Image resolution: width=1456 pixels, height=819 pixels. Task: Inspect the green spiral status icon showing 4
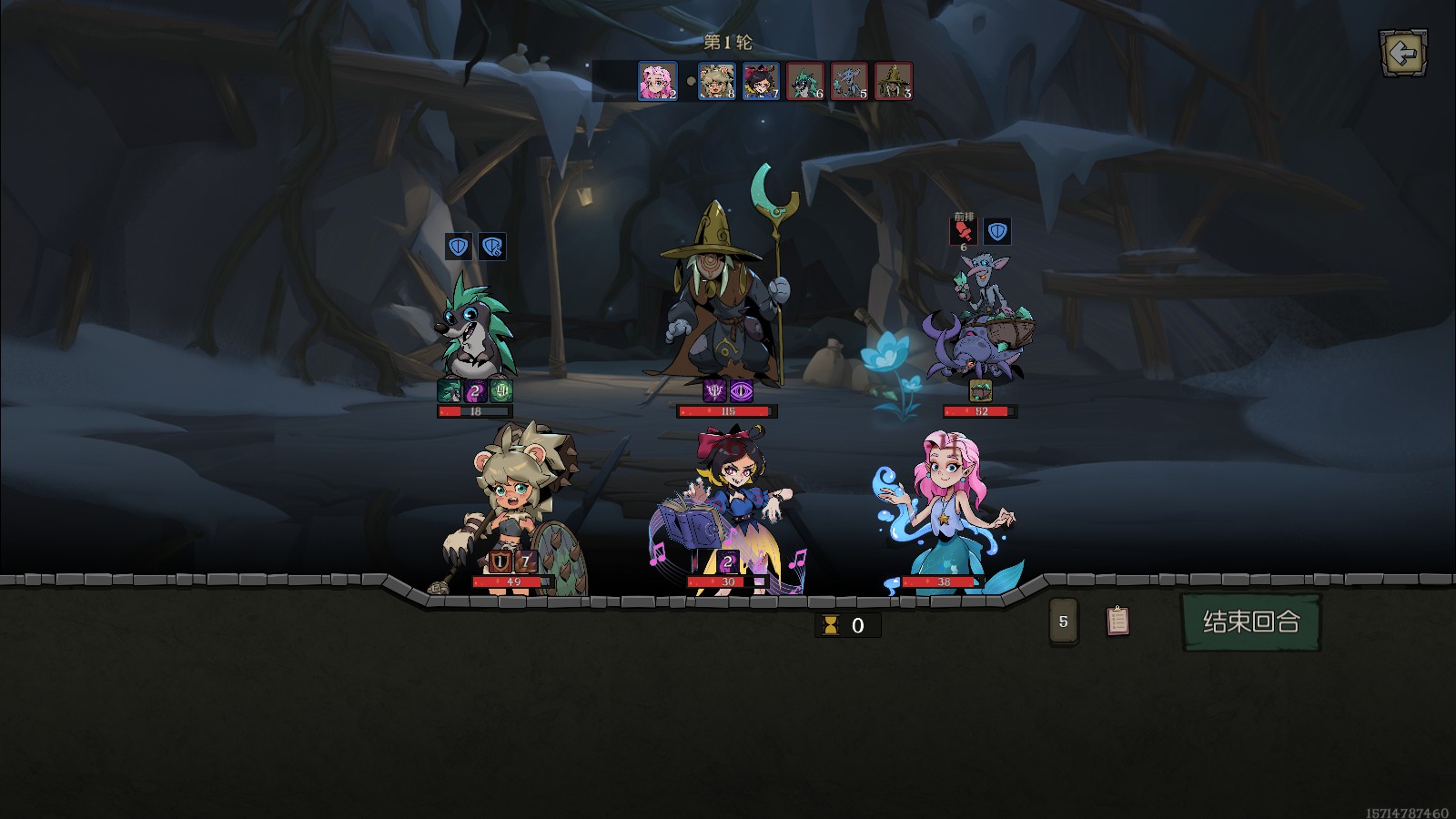click(501, 391)
